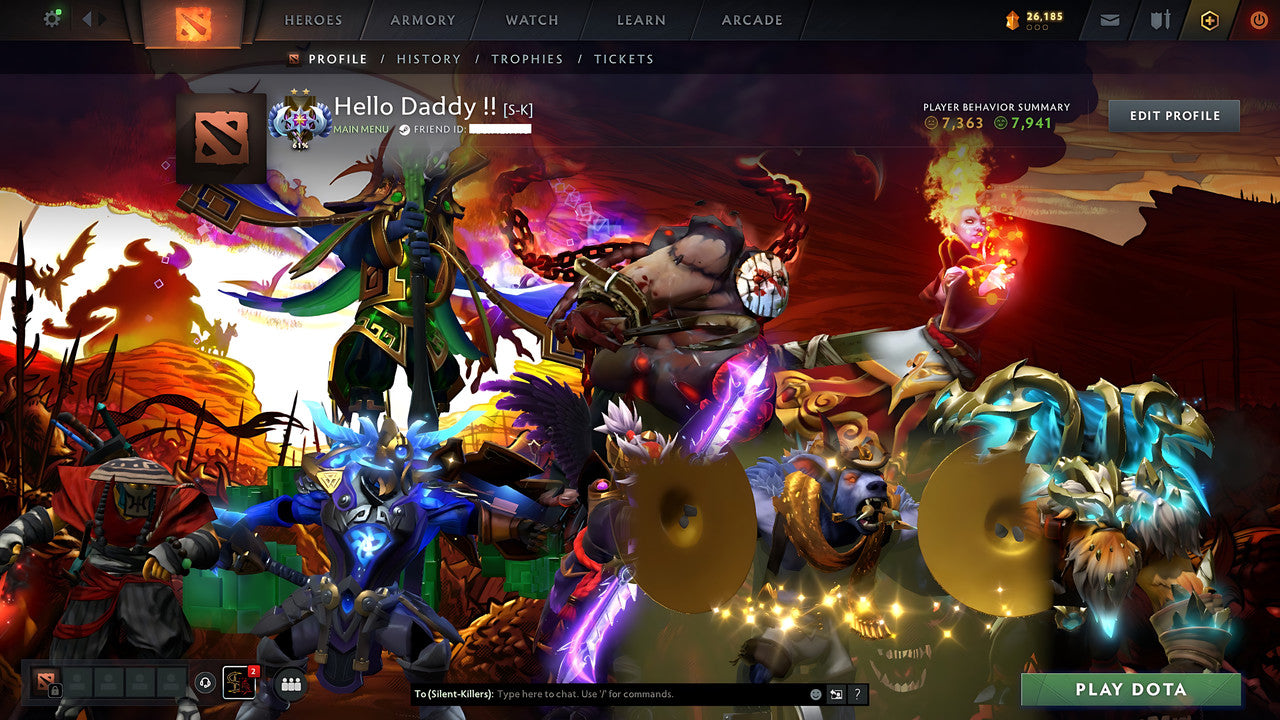
Task: Toggle the voice chat headset button
Action: (x=205, y=682)
